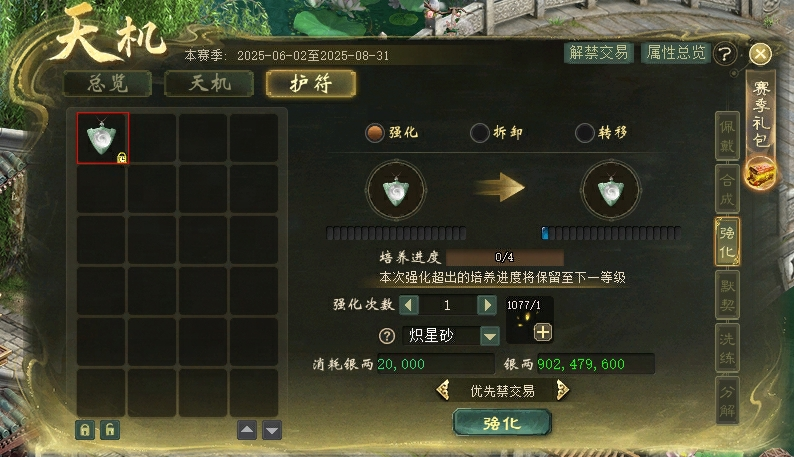Switch to the 总览 overview tab
Image resolution: width=794 pixels, height=457 pixels.
[107, 83]
